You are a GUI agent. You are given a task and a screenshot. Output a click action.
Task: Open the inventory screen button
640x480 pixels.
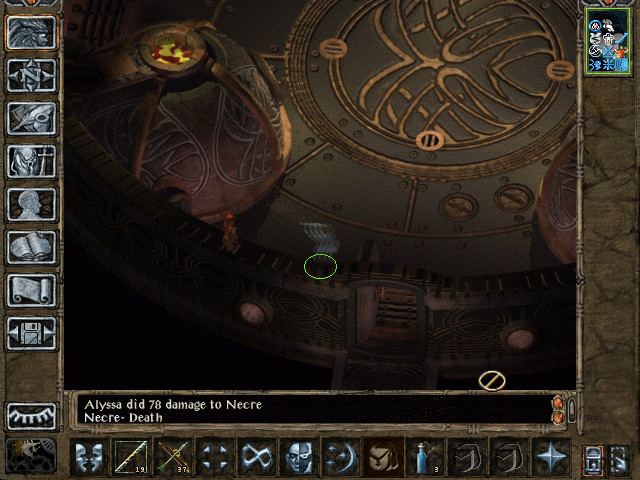32,161
